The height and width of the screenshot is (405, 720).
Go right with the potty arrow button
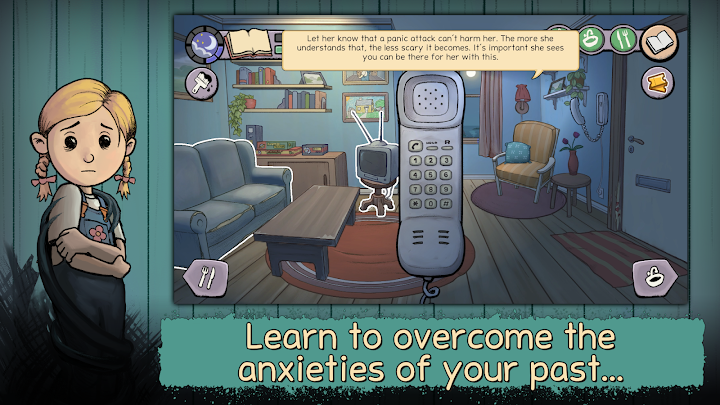click(654, 277)
